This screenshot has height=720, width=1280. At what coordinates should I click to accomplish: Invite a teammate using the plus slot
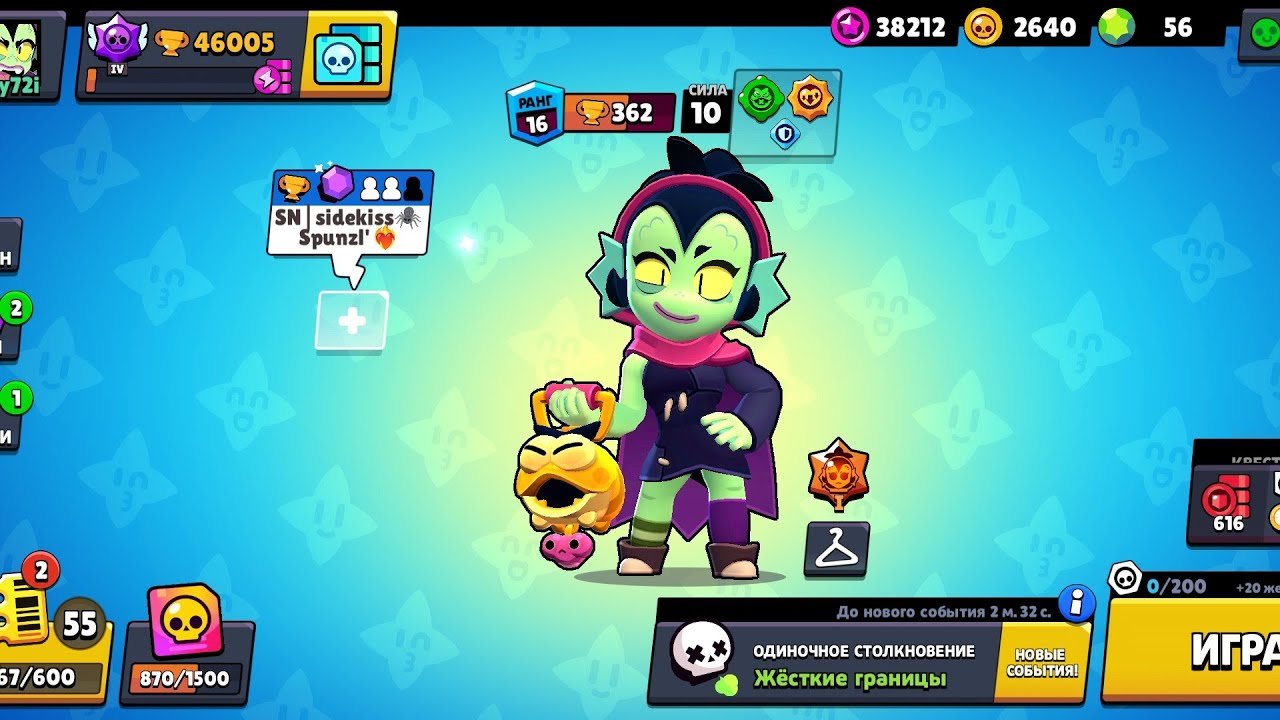coord(352,321)
